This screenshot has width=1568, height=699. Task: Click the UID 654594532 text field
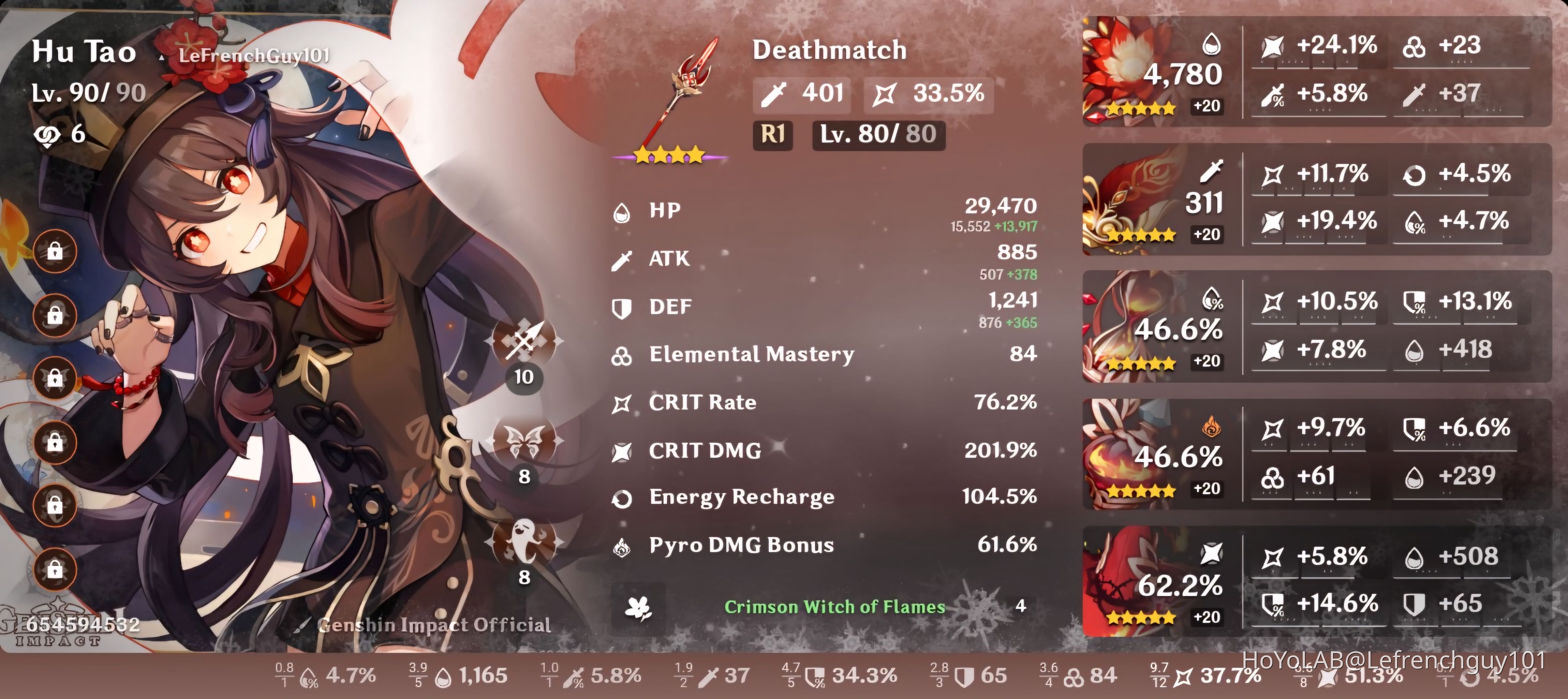(x=82, y=622)
